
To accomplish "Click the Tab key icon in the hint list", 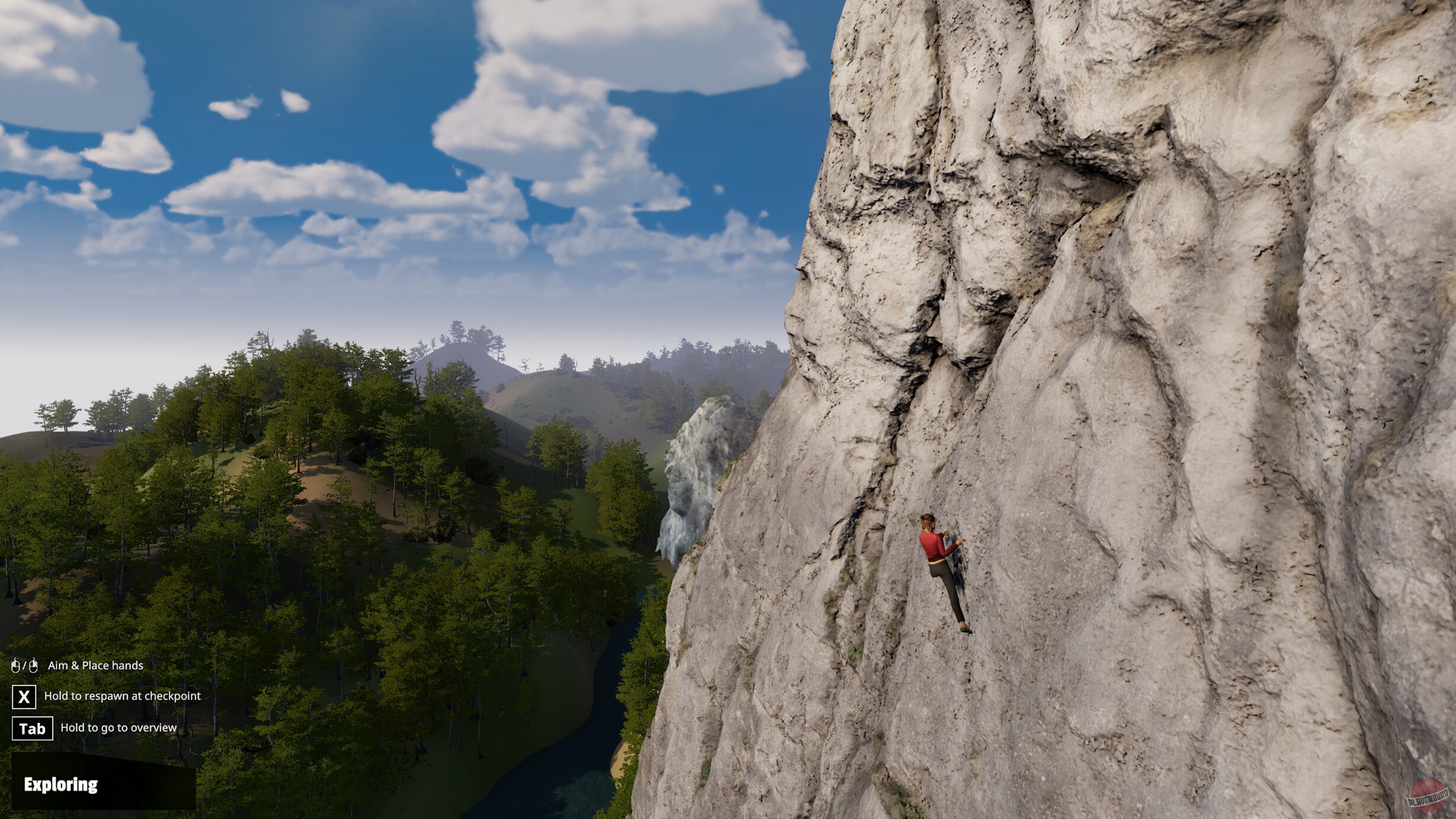I will click(33, 729).
